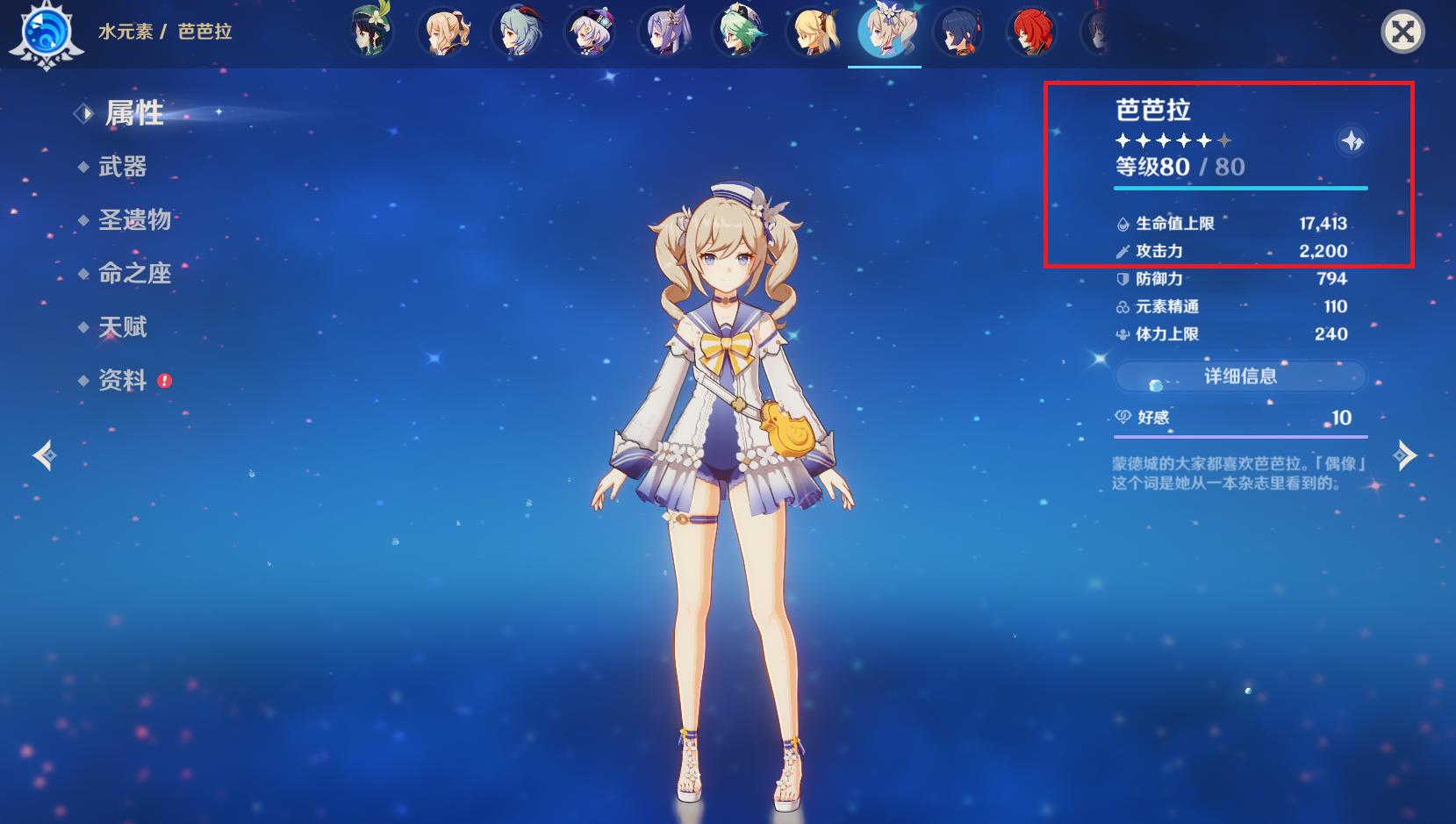Go to the previous character with left arrow

tap(44, 455)
